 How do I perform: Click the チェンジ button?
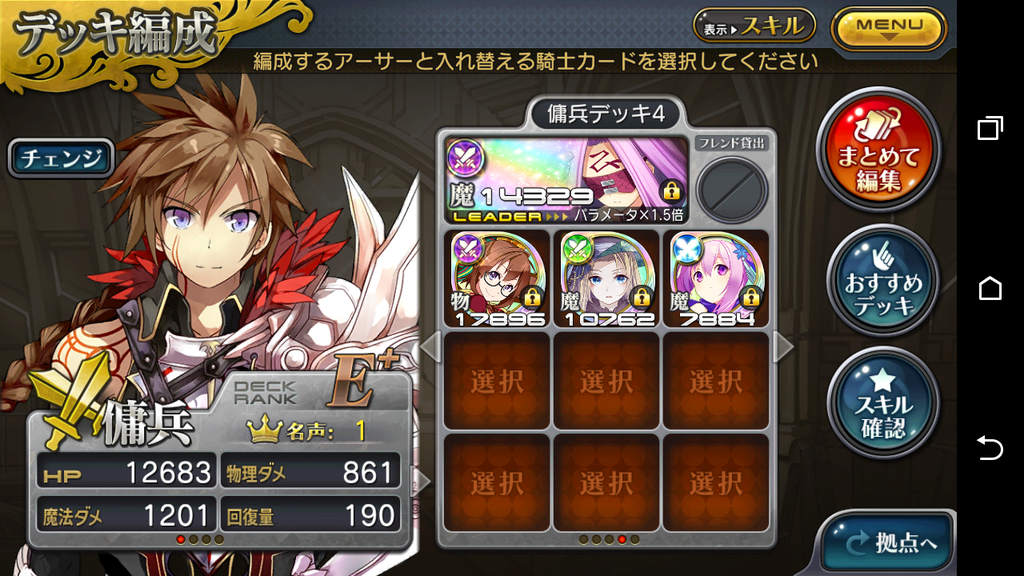tap(61, 158)
